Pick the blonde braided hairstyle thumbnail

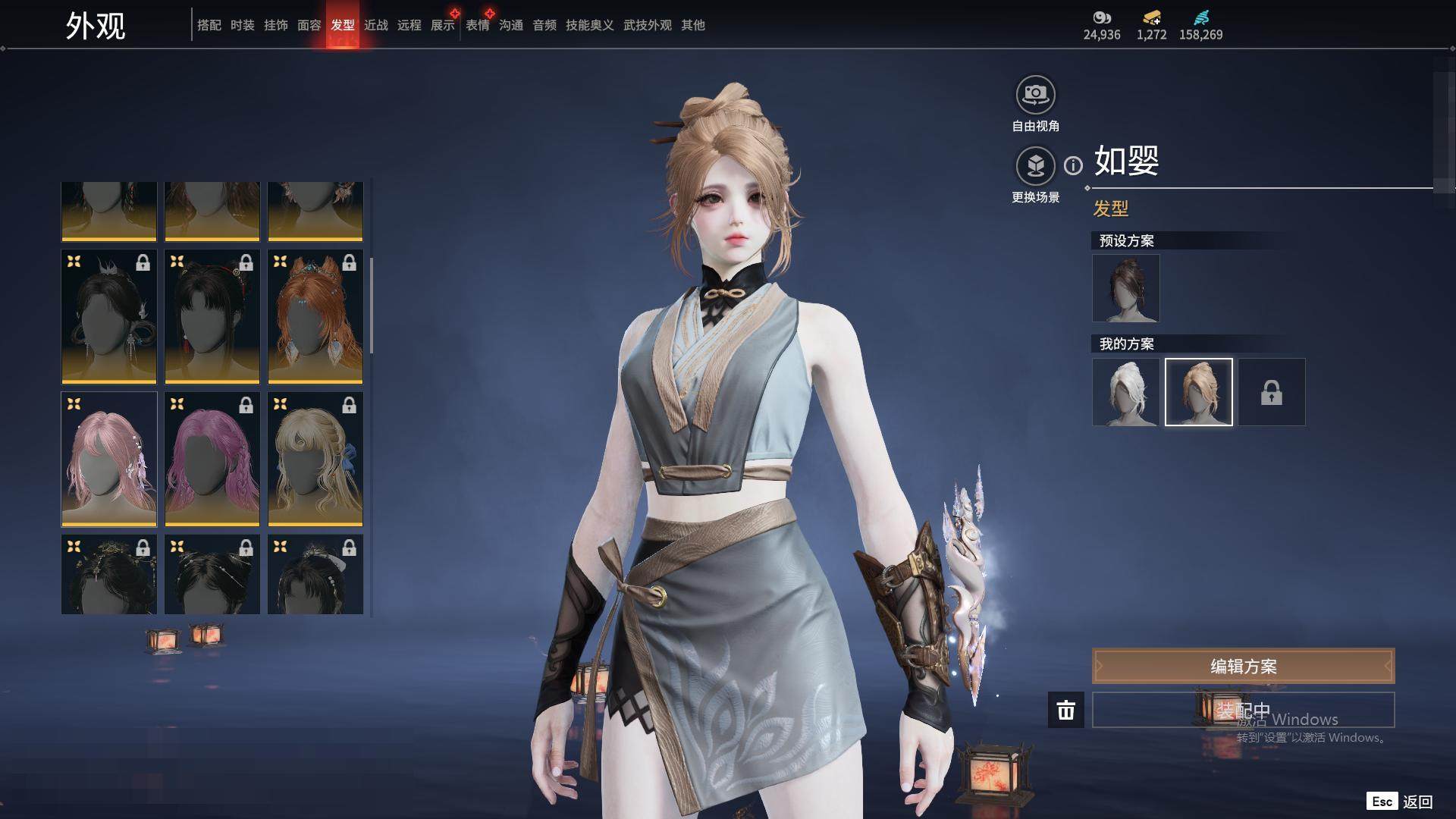(315, 459)
